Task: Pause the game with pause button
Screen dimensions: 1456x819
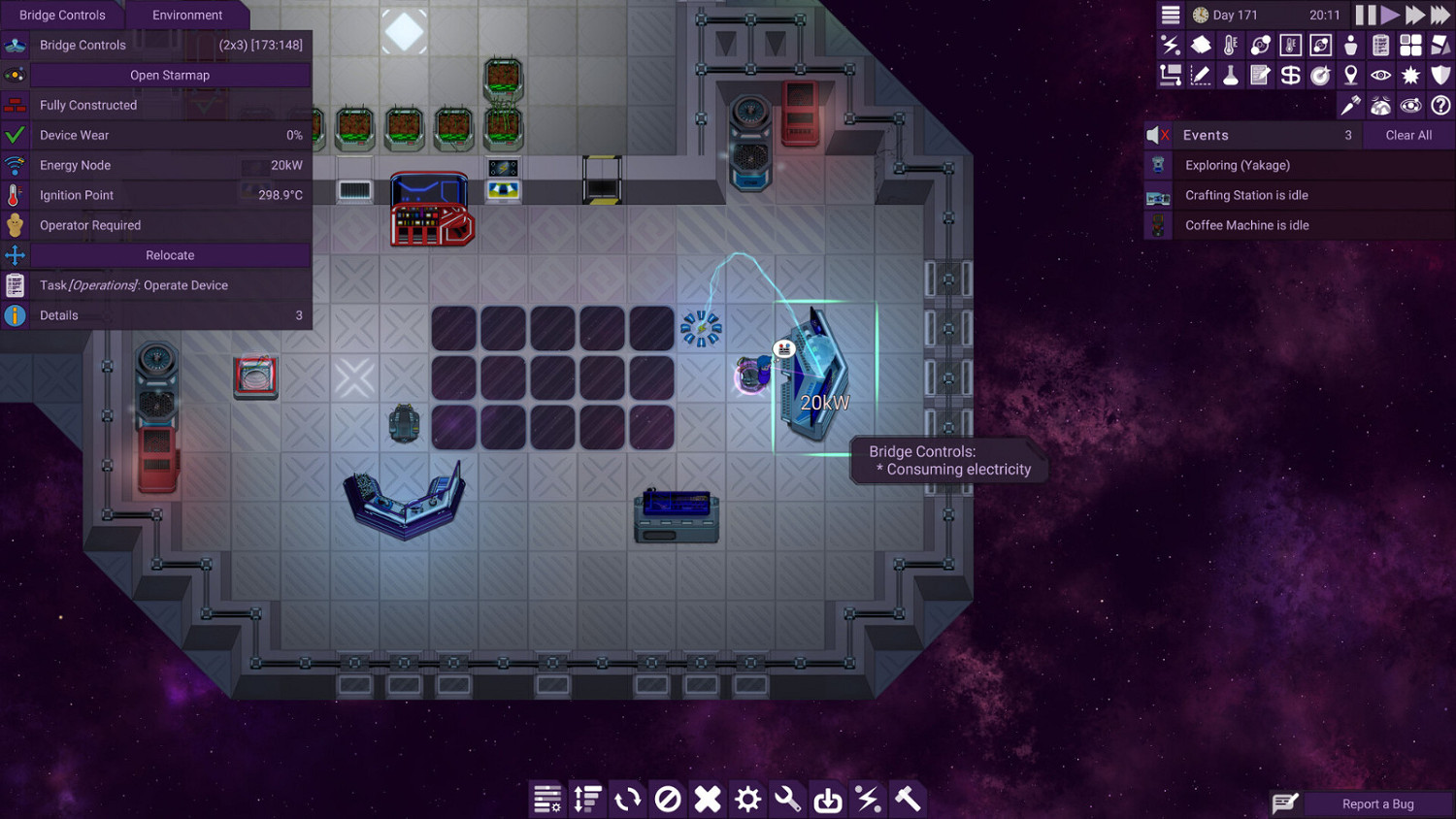Action: tap(1365, 15)
